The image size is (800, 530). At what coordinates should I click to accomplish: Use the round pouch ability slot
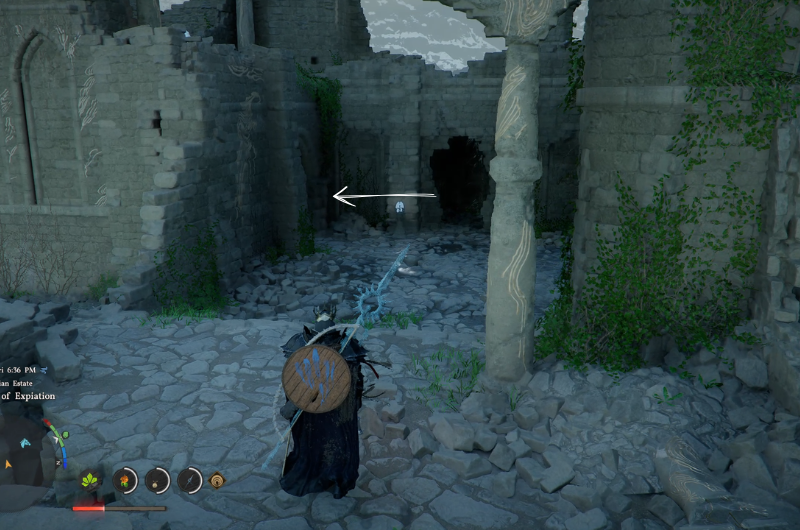click(x=158, y=481)
